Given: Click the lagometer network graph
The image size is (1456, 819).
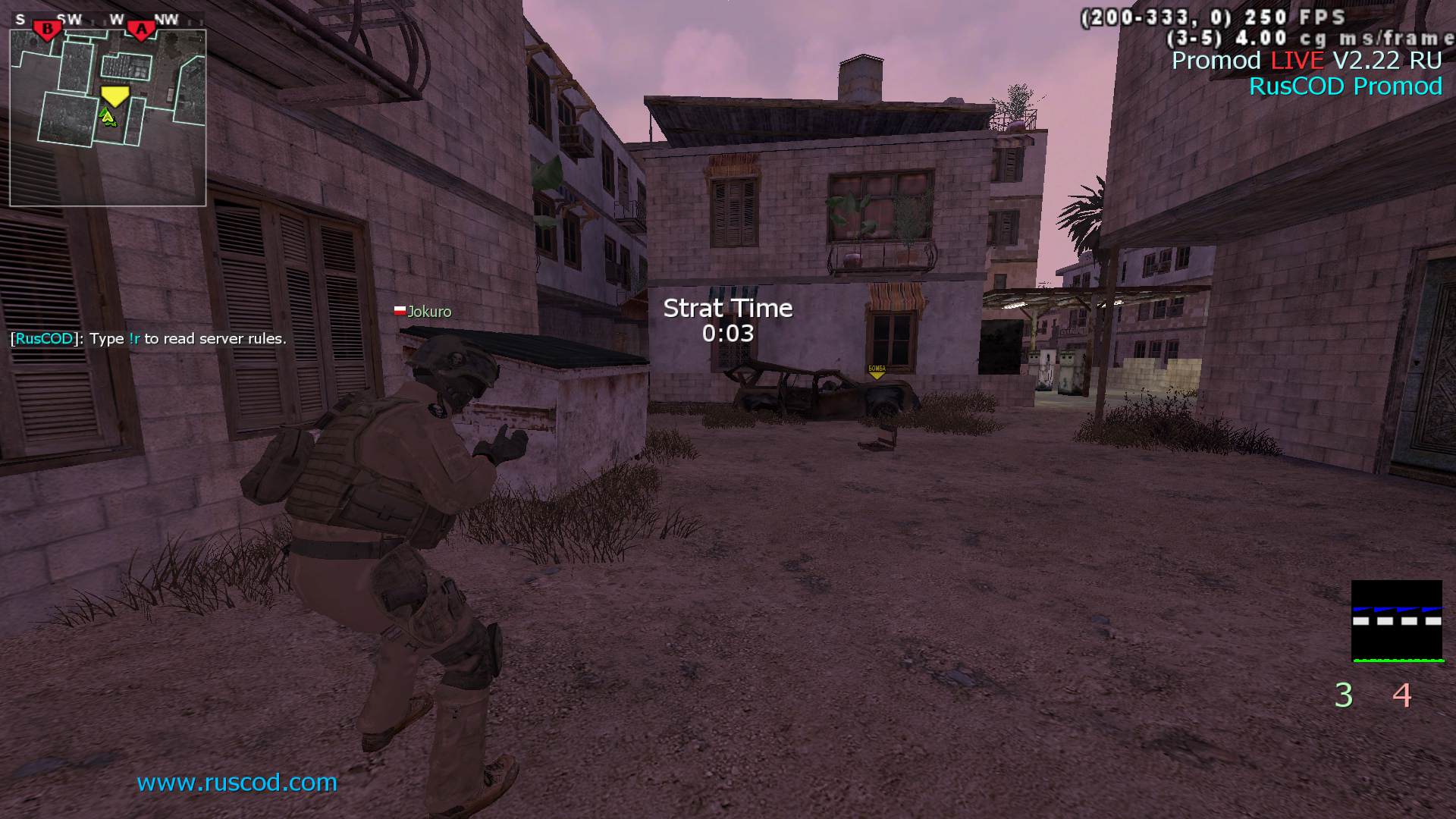Looking at the screenshot, I should 1397,621.
